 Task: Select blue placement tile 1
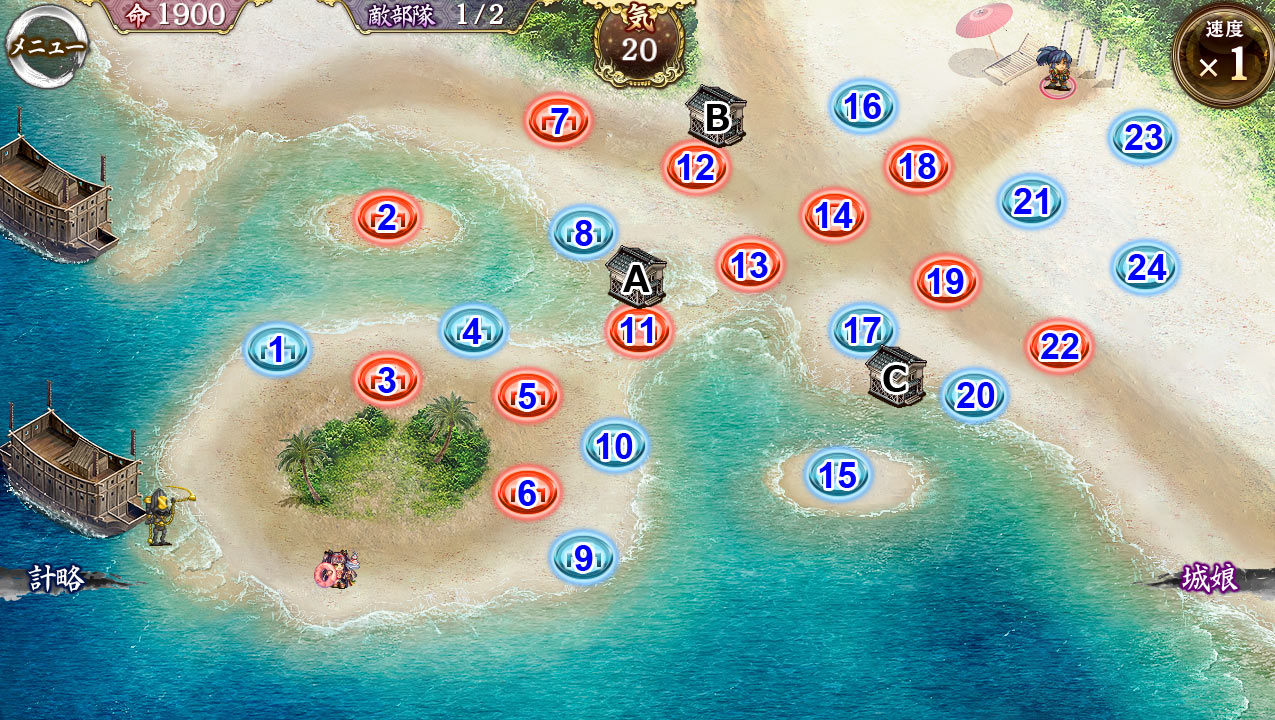(x=278, y=350)
